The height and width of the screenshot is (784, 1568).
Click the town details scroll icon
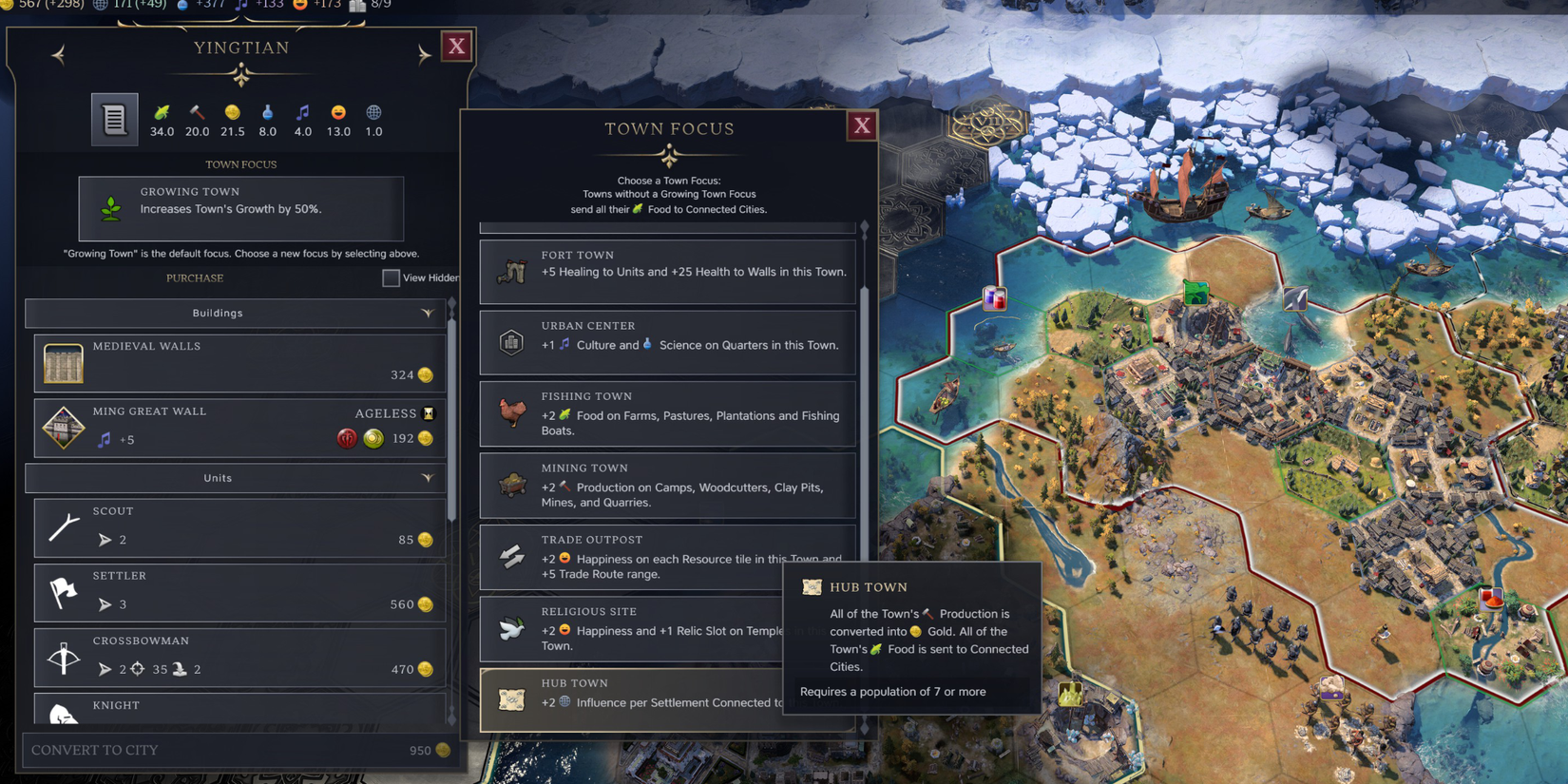click(114, 119)
